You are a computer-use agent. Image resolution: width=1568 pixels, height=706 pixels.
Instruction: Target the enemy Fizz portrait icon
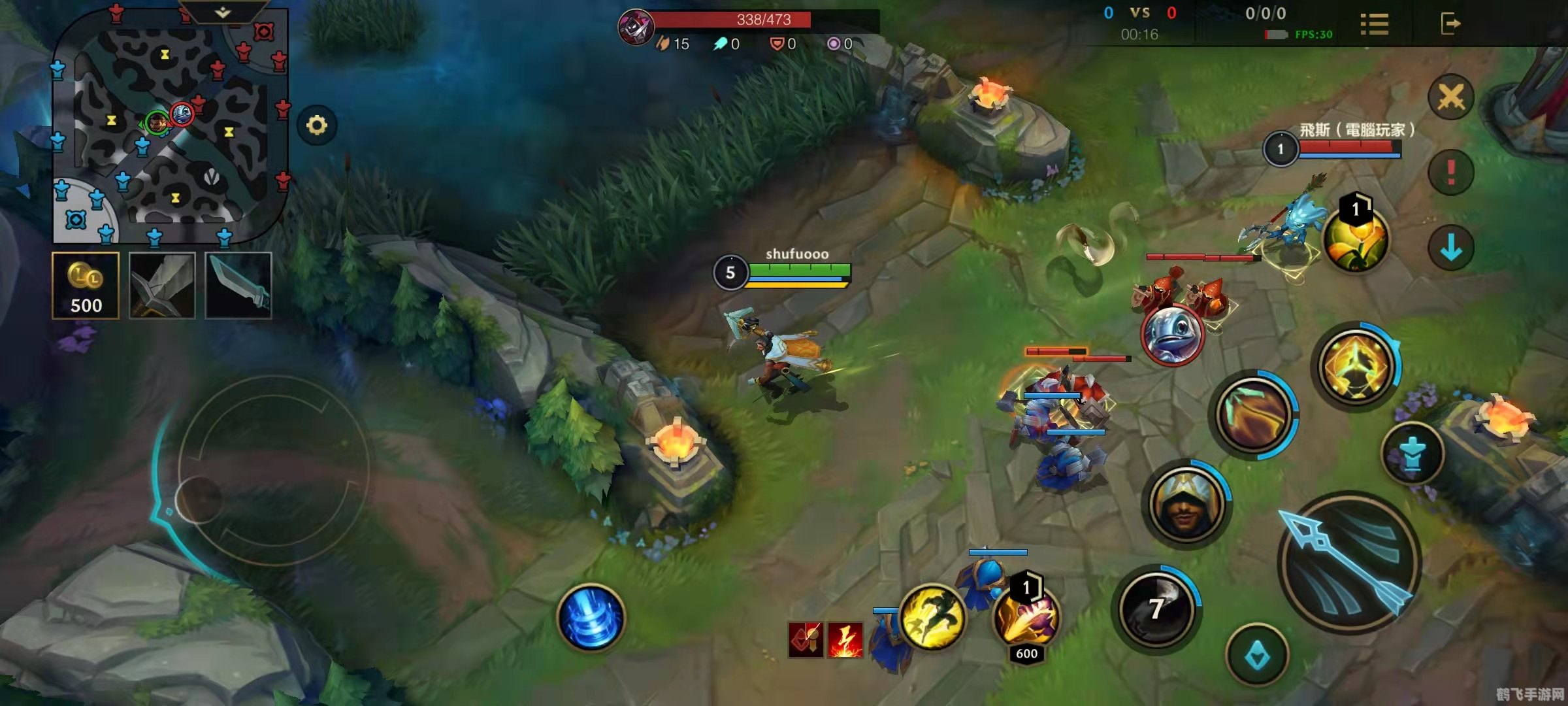click(x=1171, y=335)
